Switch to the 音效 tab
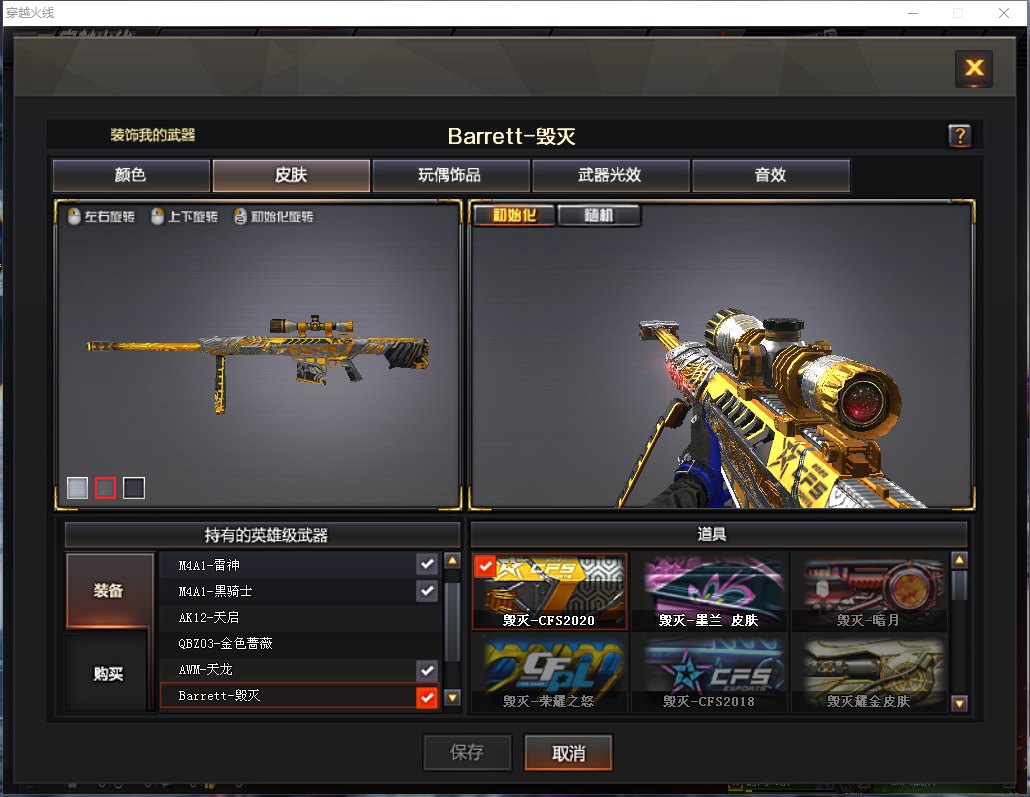 tap(770, 175)
